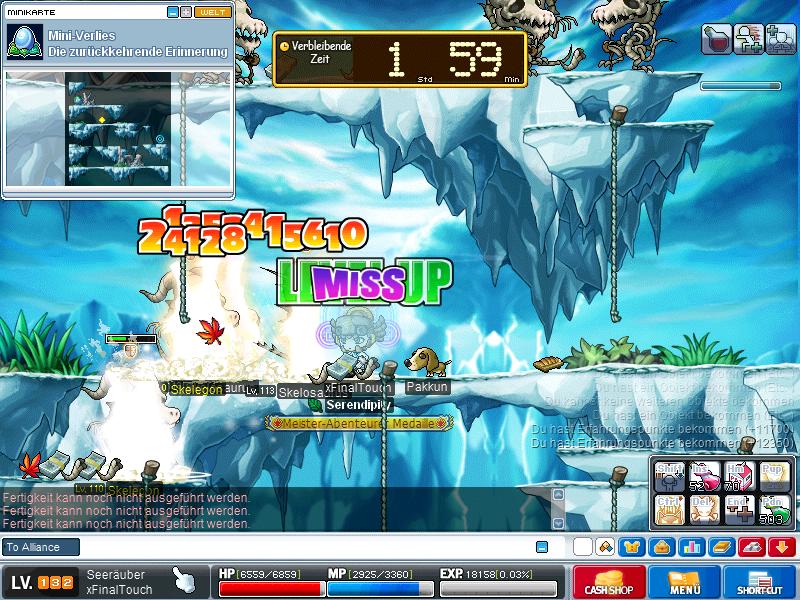Open the main Menü button

pyautogui.click(x=685, y=582)
